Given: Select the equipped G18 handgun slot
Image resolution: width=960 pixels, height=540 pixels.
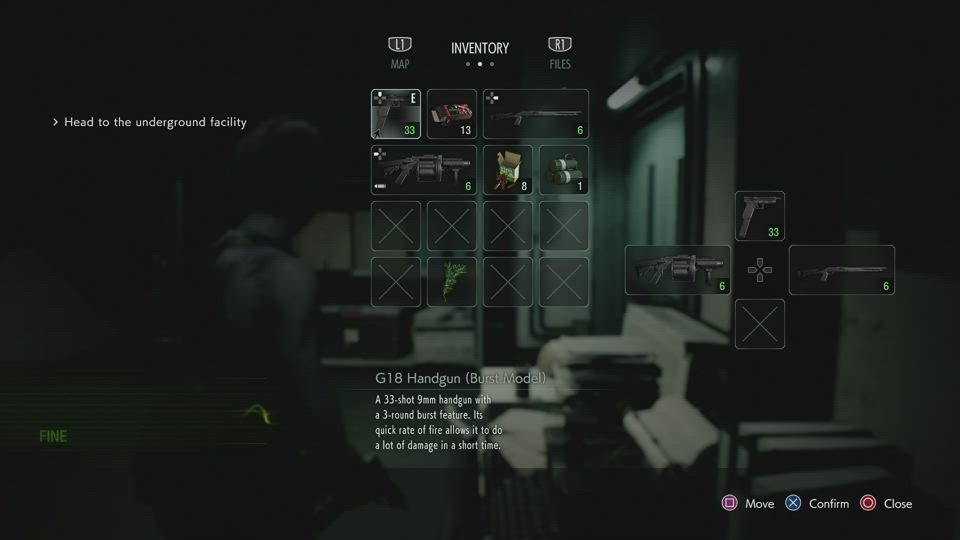Looking at the screenshot, I should pyautogui.click(x=396, y=114).
